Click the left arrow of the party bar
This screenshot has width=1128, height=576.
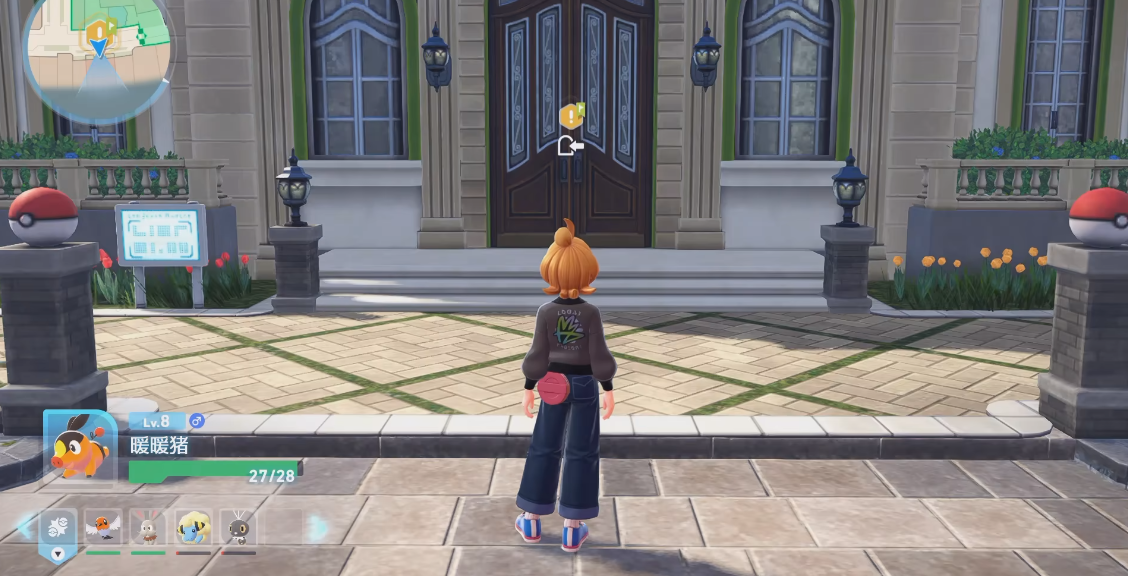[24, 526]
